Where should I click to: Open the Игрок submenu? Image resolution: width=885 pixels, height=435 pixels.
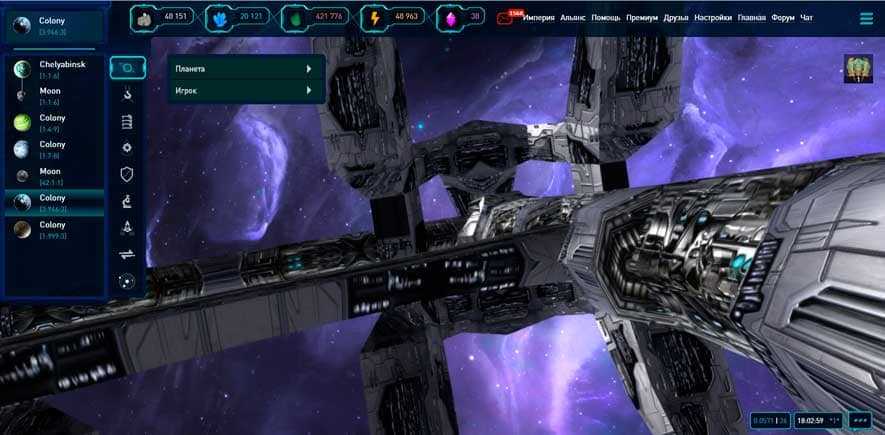[240, 91]
